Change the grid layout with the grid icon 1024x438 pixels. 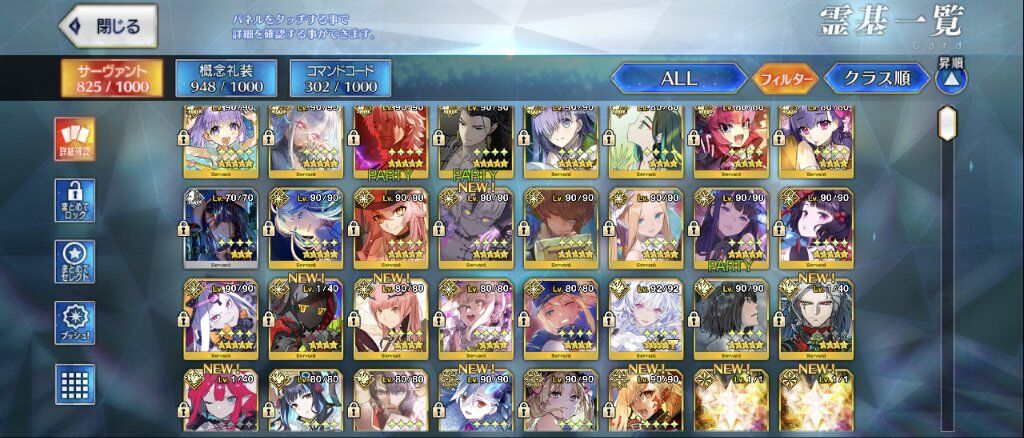point(74,384)
